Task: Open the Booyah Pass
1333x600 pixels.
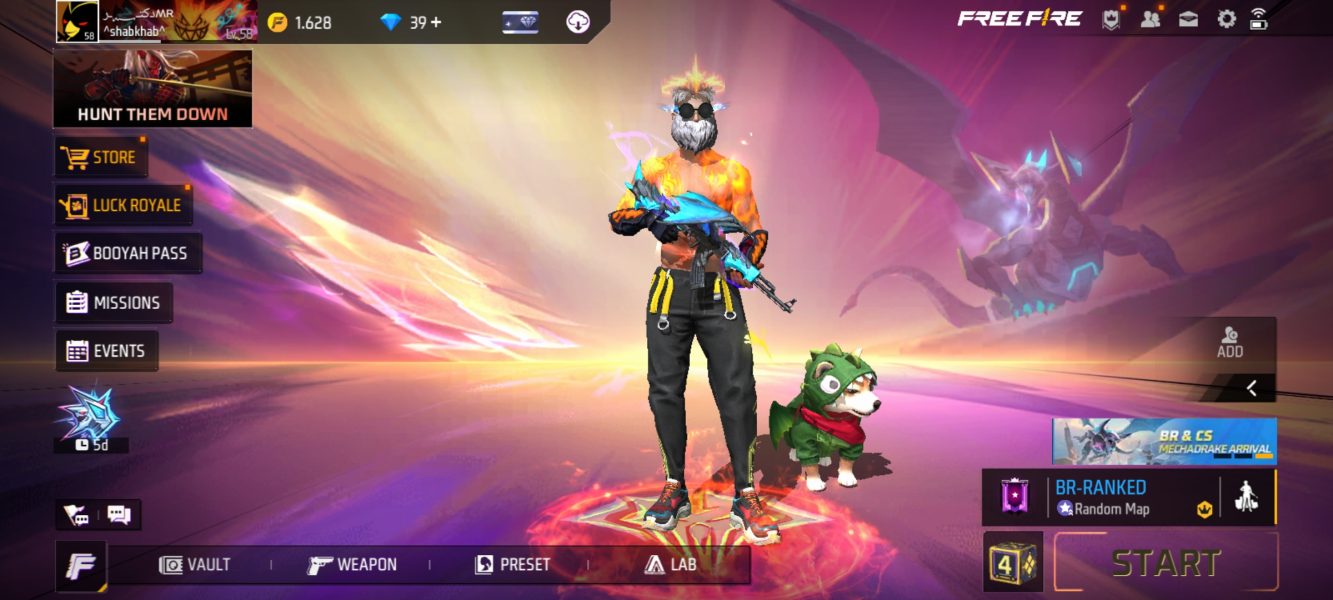Action: [128, 254]
